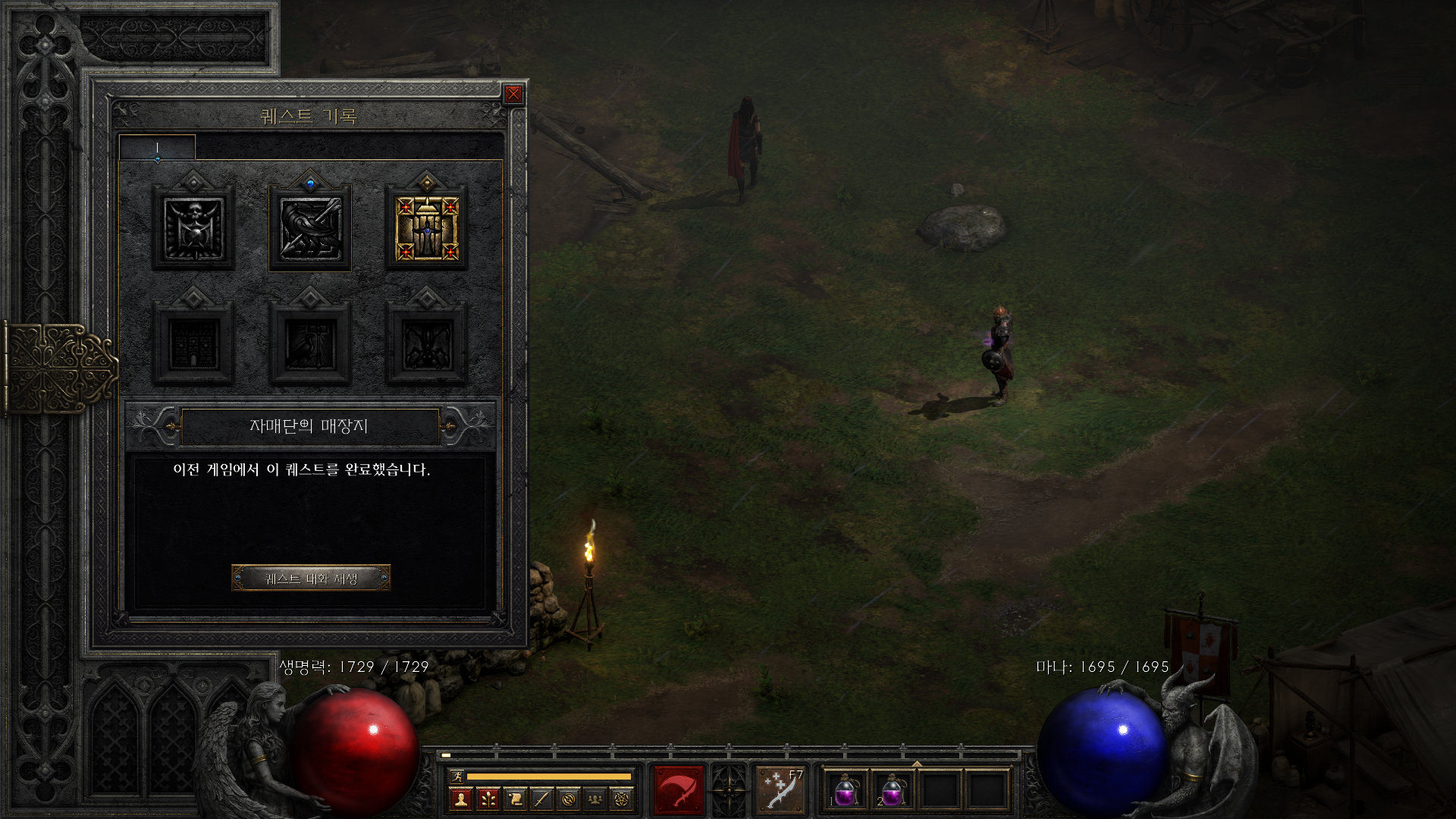Image resolution: width=1456 pixels, height=819 pixels.
Task: Close the quest log window
Action: click(x=513, y=94)
